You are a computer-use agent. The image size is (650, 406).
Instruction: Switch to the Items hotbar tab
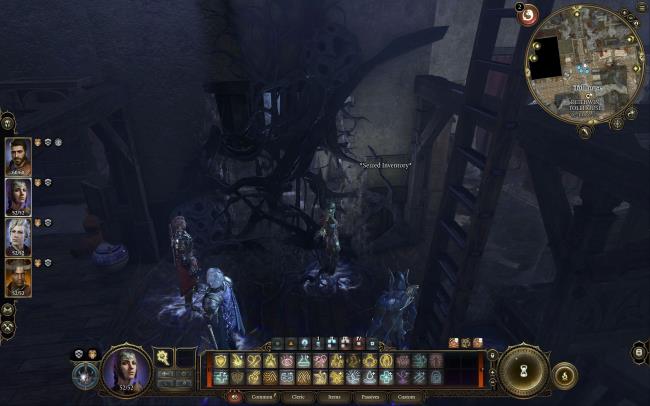pos(334,397)
